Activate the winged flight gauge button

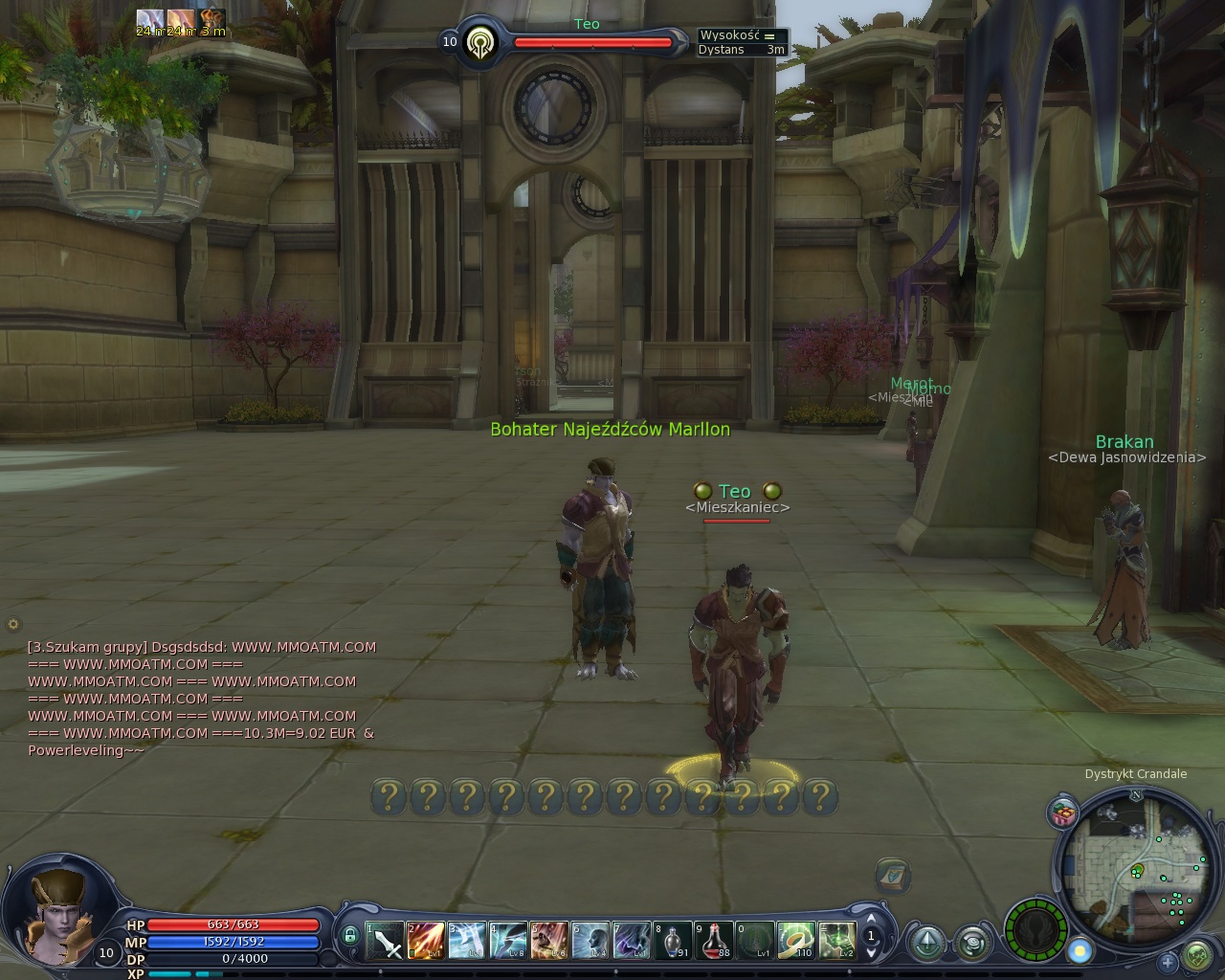[1036, 927]
